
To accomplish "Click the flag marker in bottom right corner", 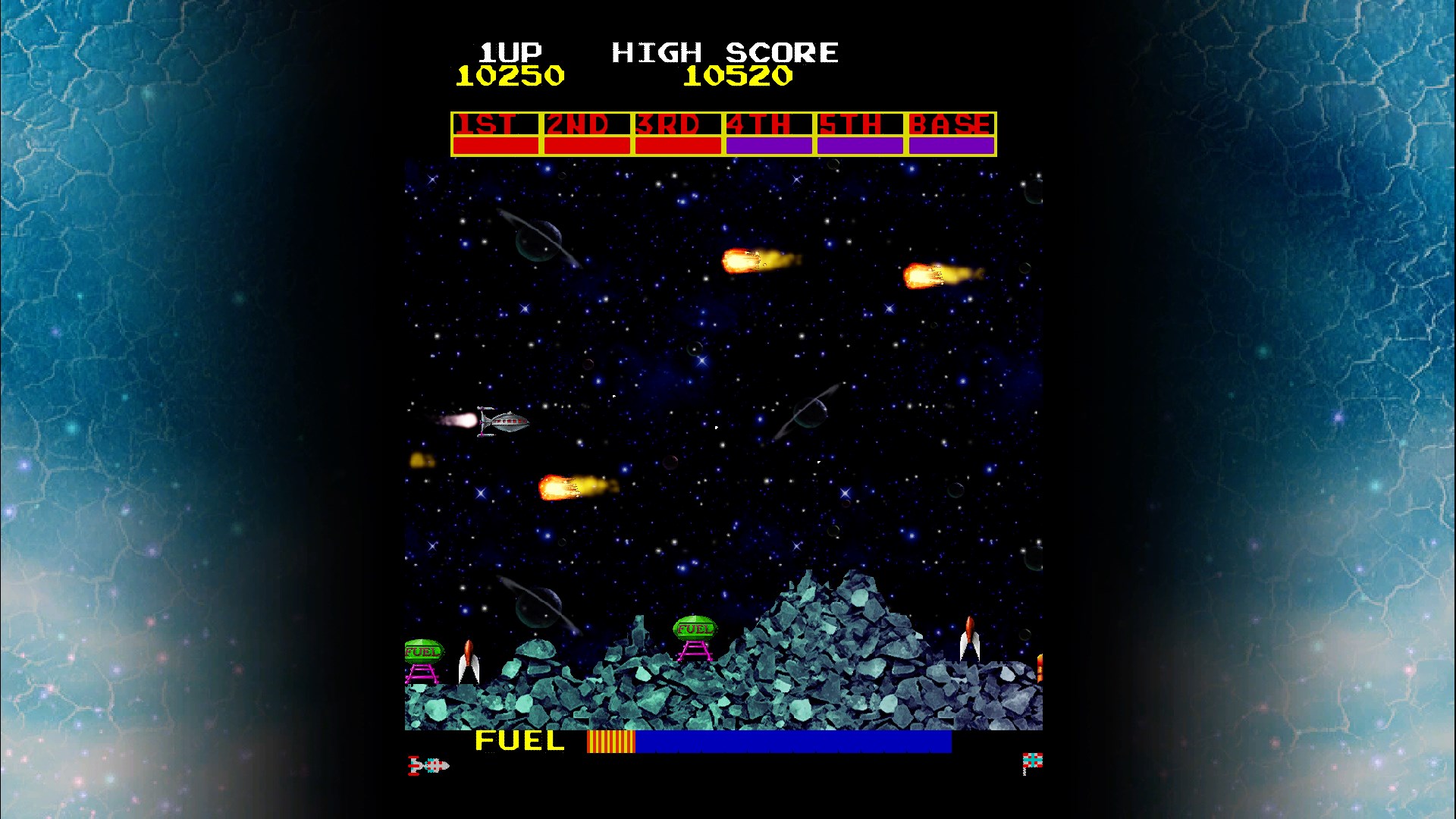I will [x=1033, y=758].
